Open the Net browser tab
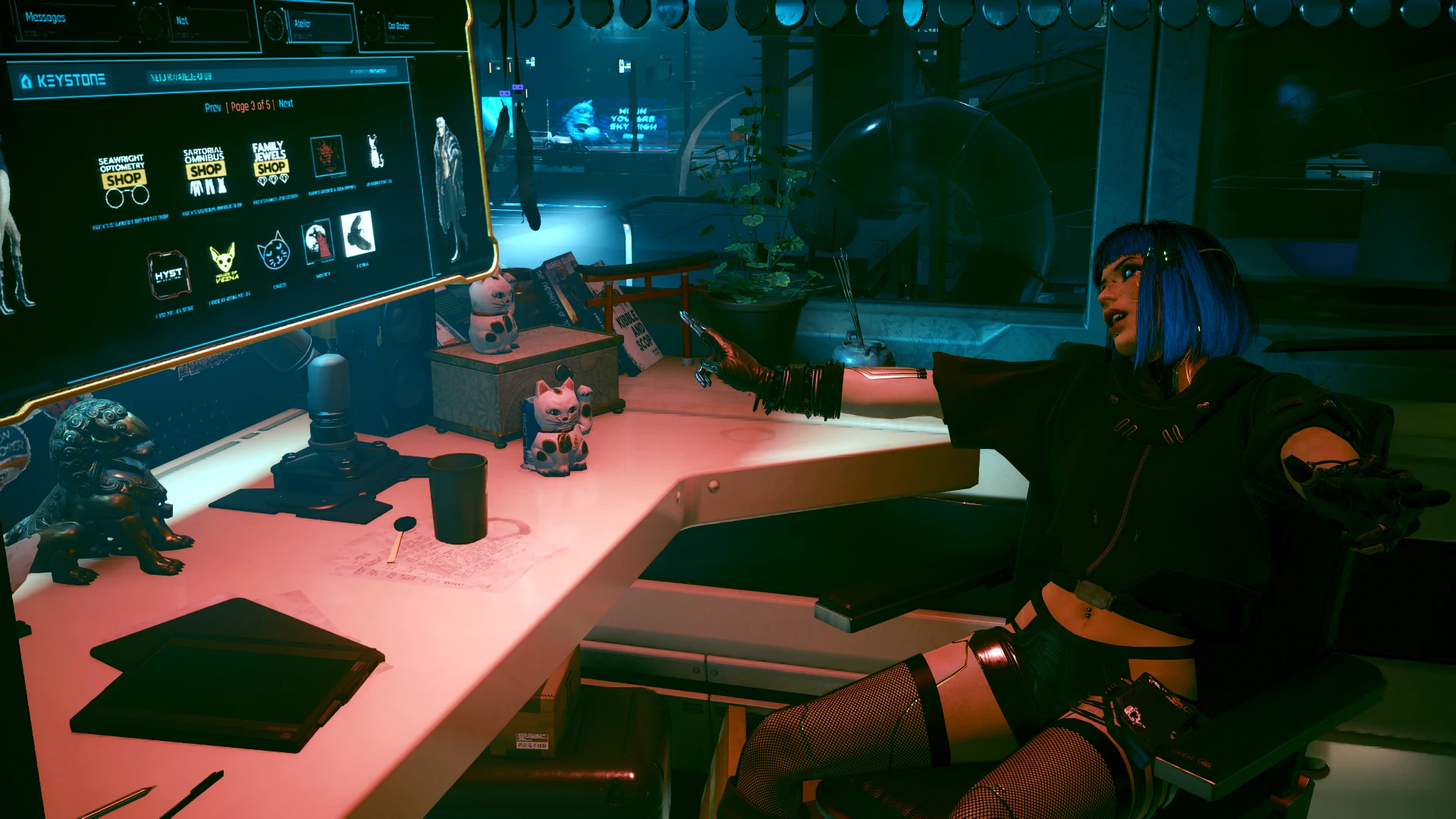Image resolution: width=1456 pixels, height=819 pixels. (180, 21)
